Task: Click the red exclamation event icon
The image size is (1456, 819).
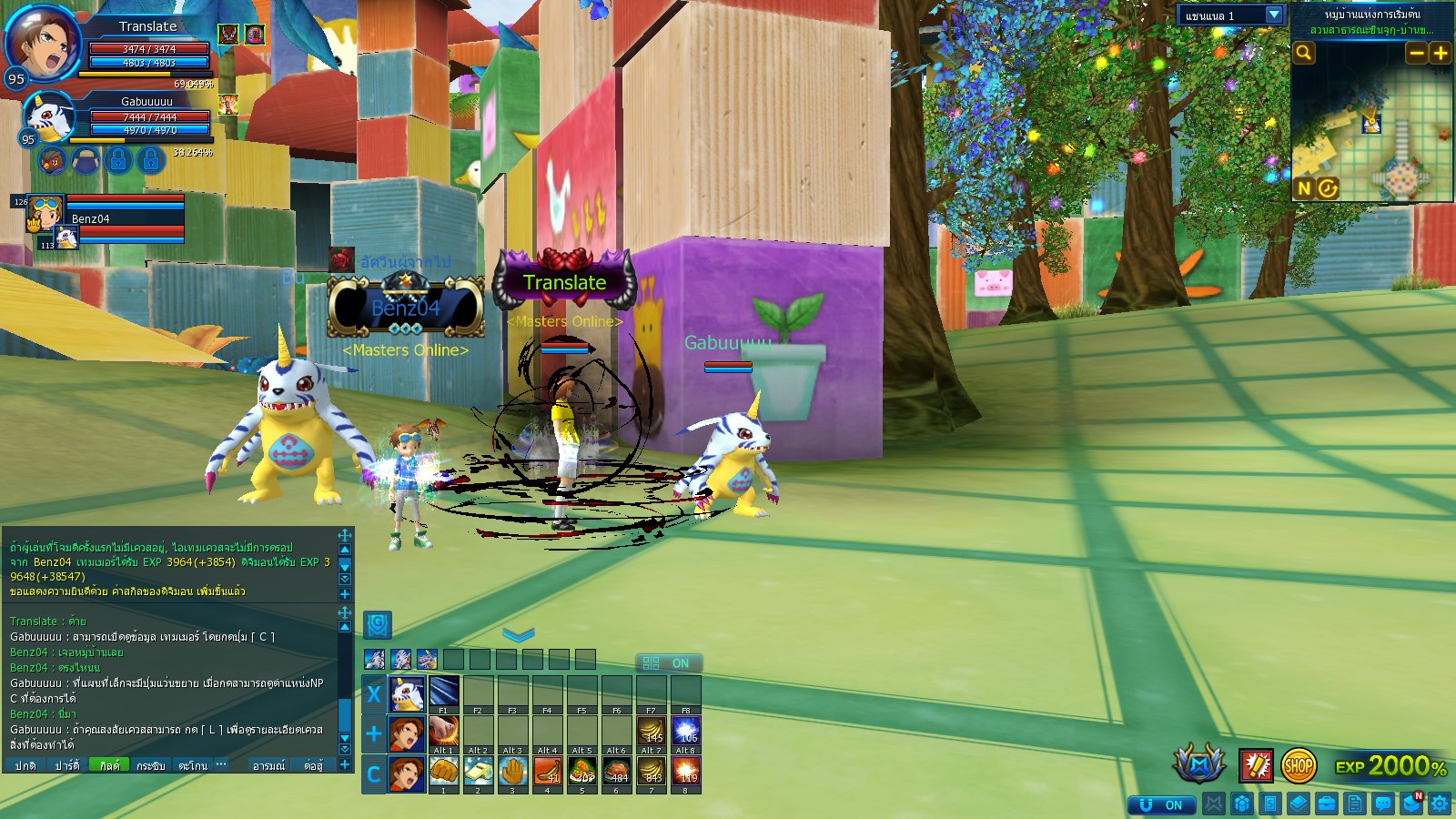Action: (x=1256, y=765)
